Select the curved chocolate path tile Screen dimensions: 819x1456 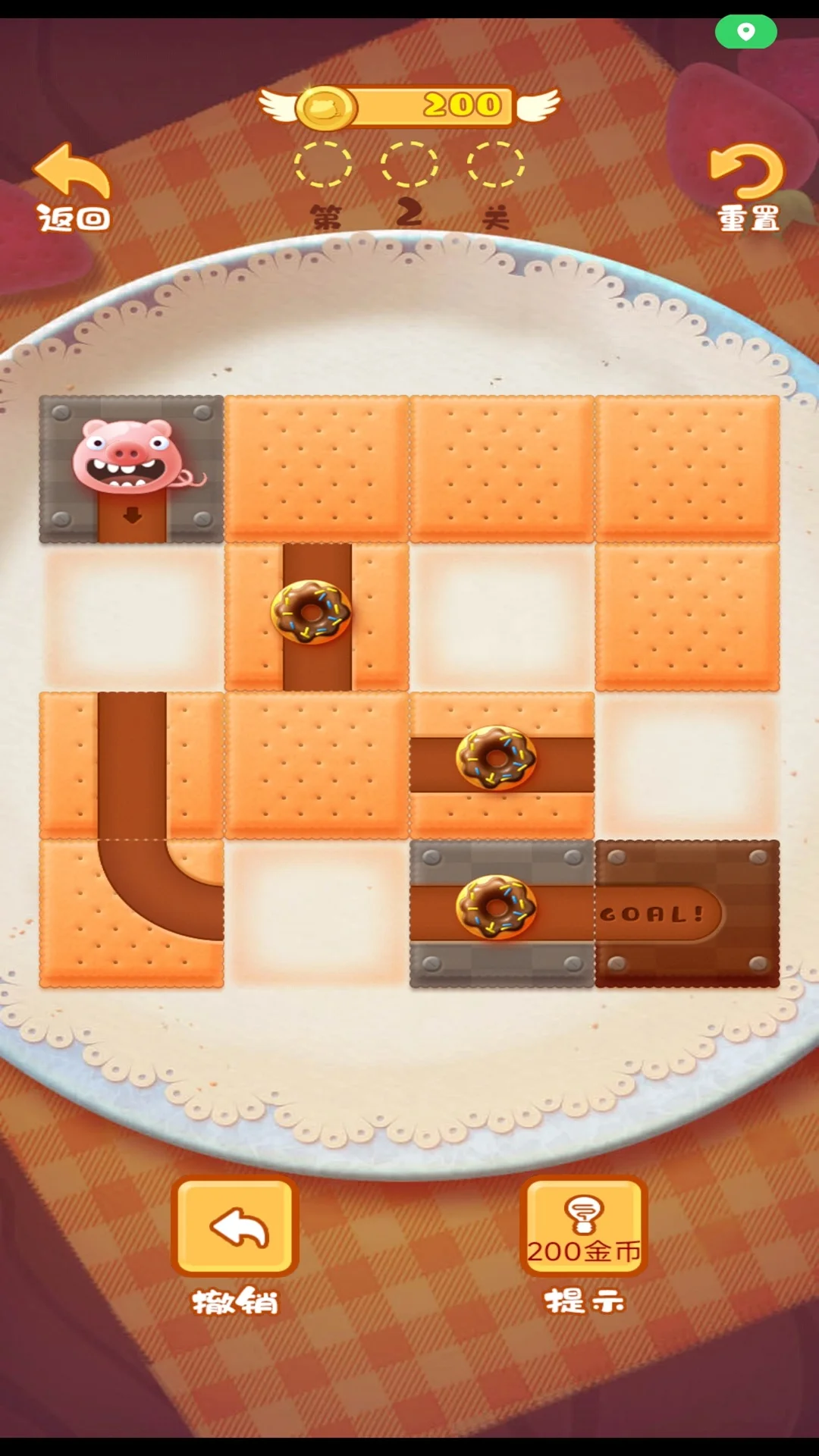(x=131, y=913)
